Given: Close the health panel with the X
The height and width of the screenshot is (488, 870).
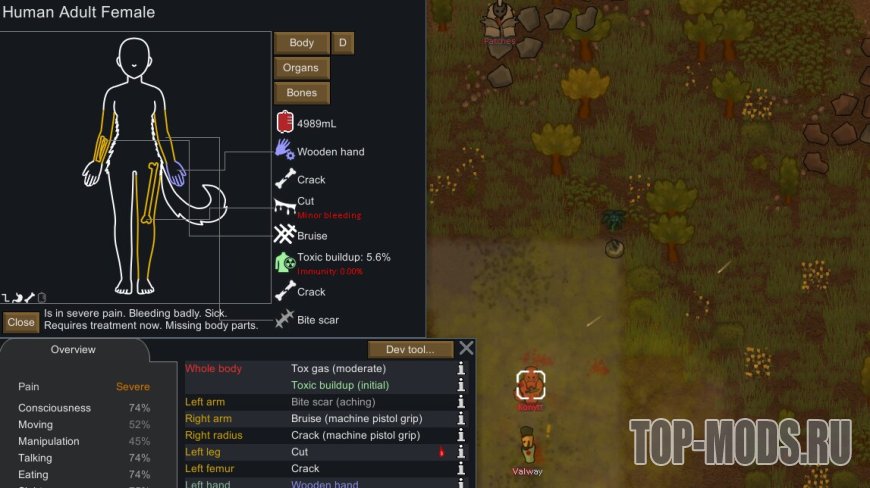Looking at the screenshot, I should click(466, 349).
